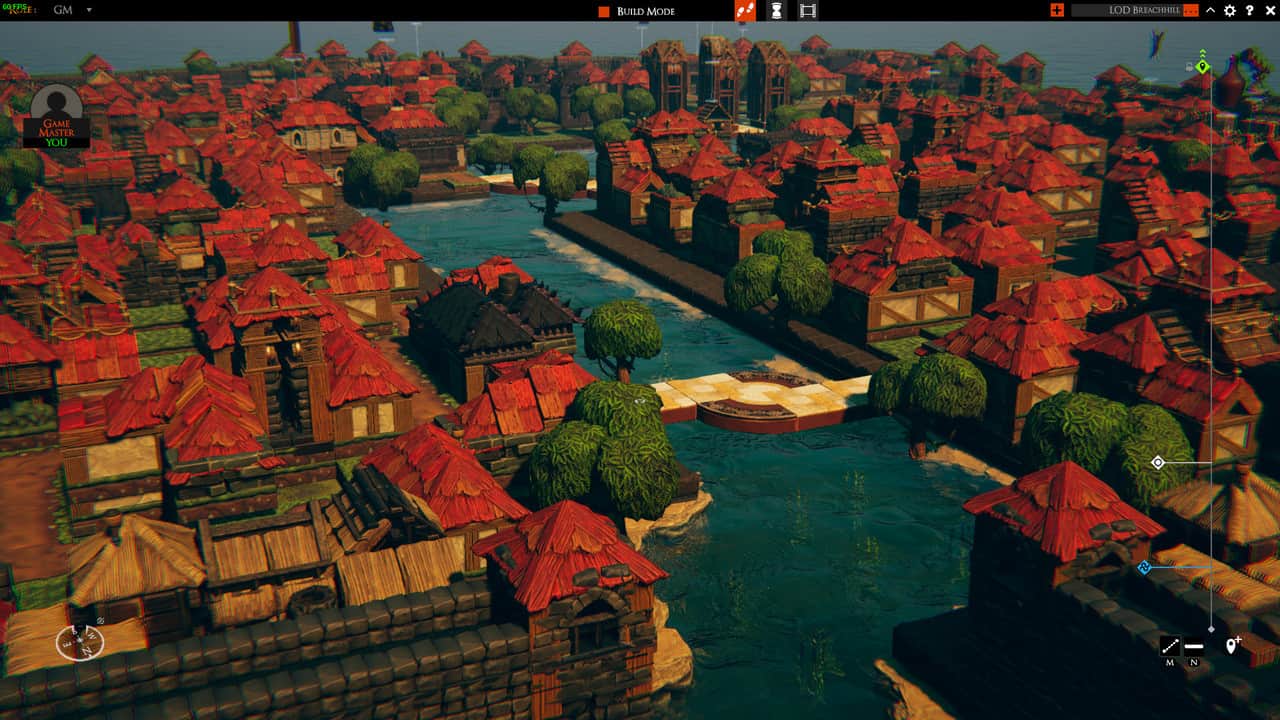Click the hourglass icon in top bar
The height and width of the screenshot is (720, 1280).
(x=776, y=11)
